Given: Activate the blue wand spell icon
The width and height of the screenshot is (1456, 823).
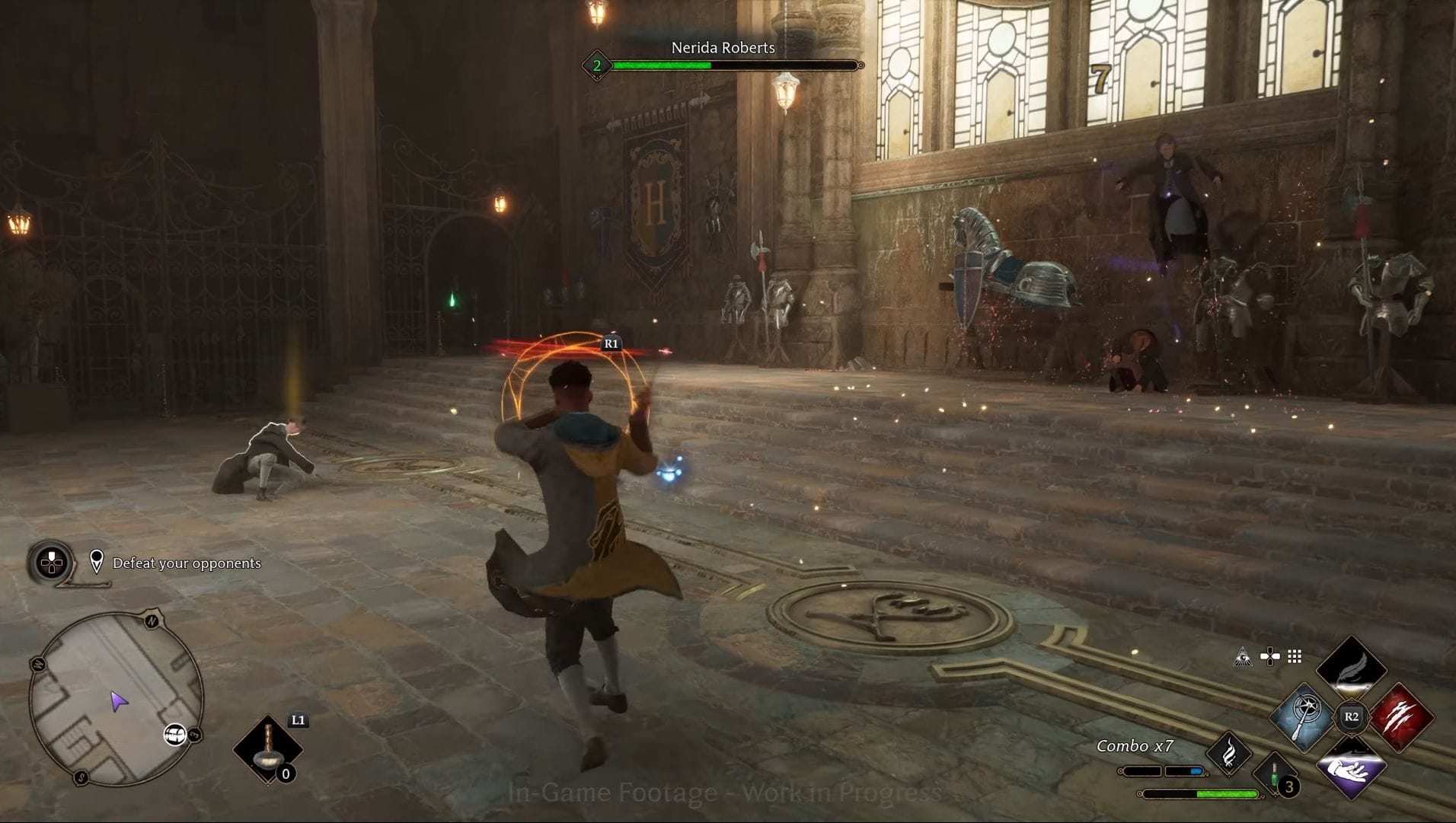Looking at the screenshot, I should point(1302,717).
